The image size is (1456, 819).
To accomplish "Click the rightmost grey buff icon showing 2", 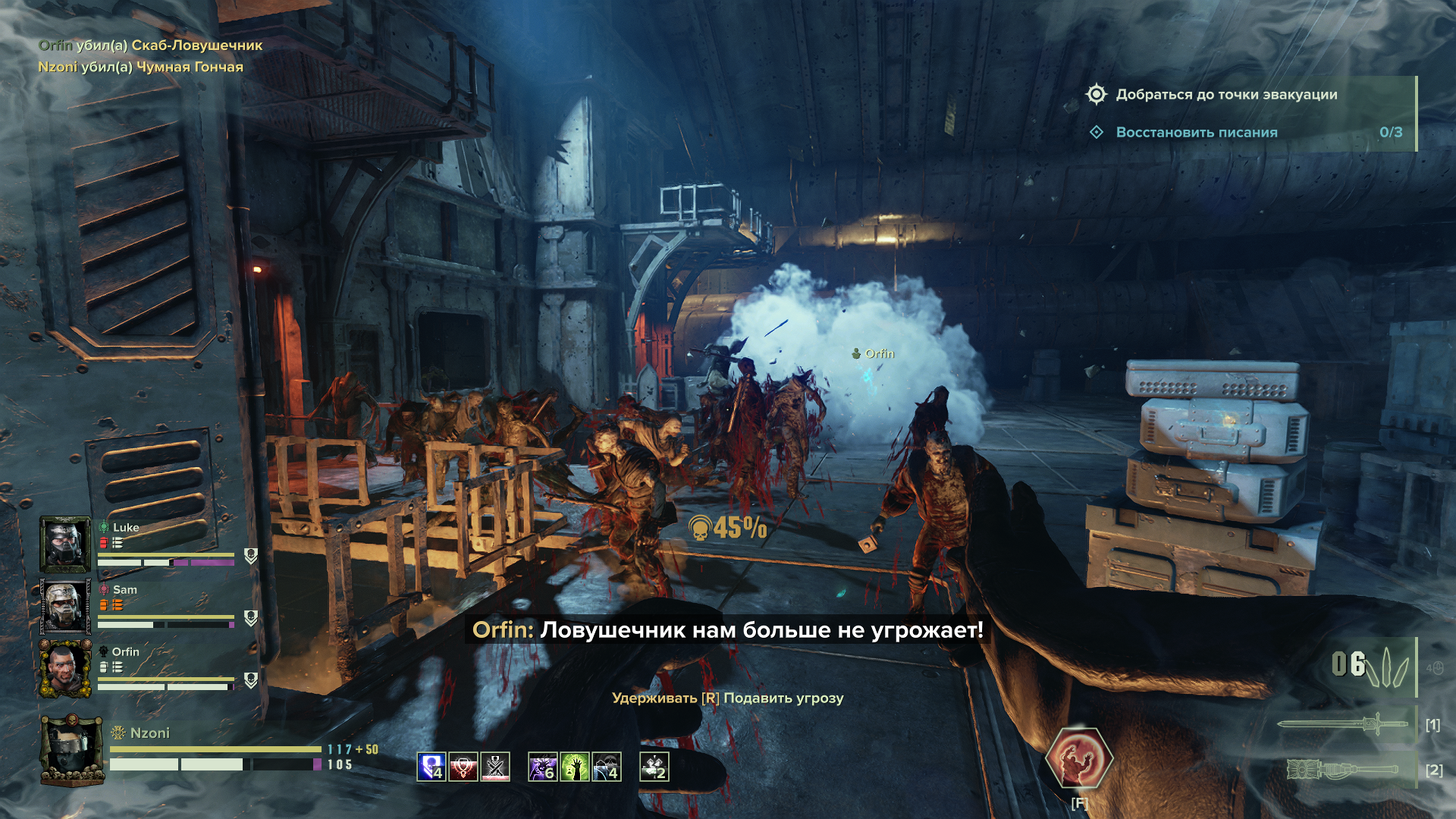I will click(x=654, y=767).
